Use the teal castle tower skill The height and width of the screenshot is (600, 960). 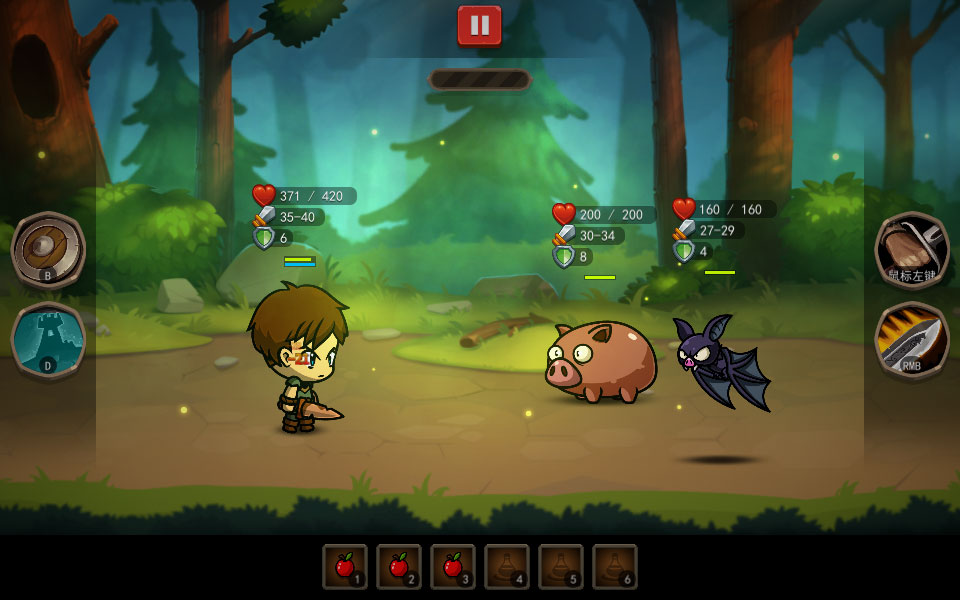[48, 340]
